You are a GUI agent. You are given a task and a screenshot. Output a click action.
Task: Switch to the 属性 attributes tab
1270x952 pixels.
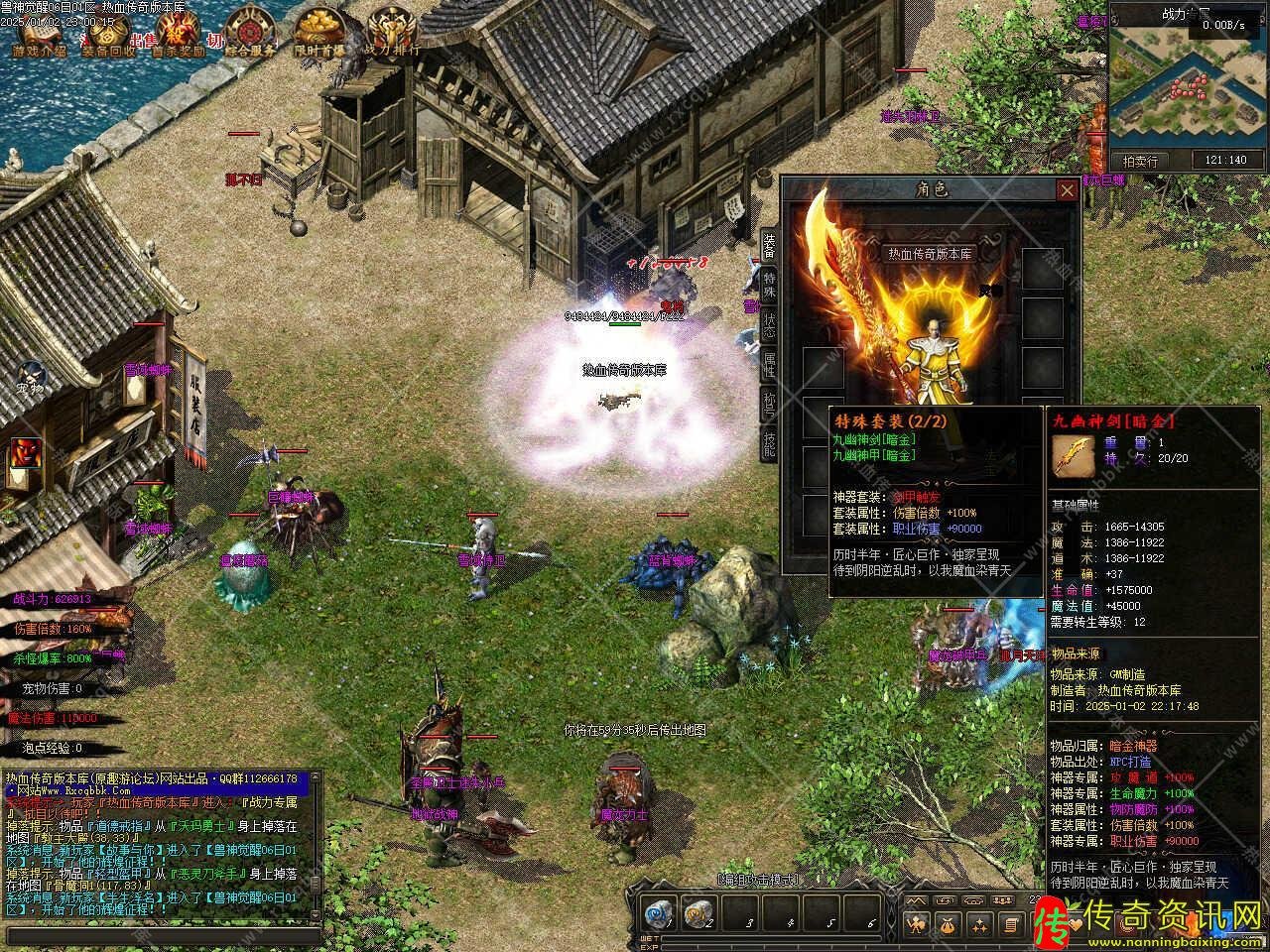point(769,364)
